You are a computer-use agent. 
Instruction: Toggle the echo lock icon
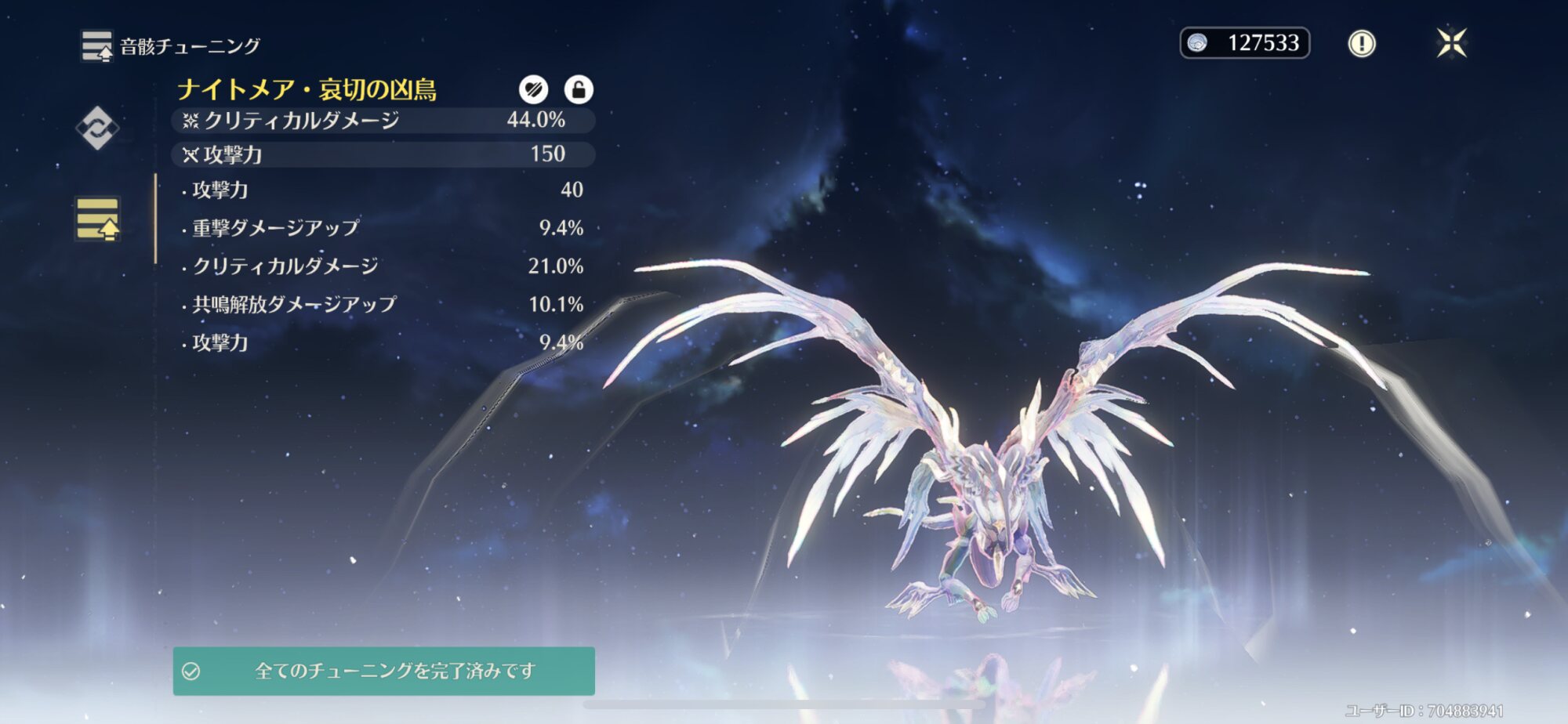click(579, 89)
